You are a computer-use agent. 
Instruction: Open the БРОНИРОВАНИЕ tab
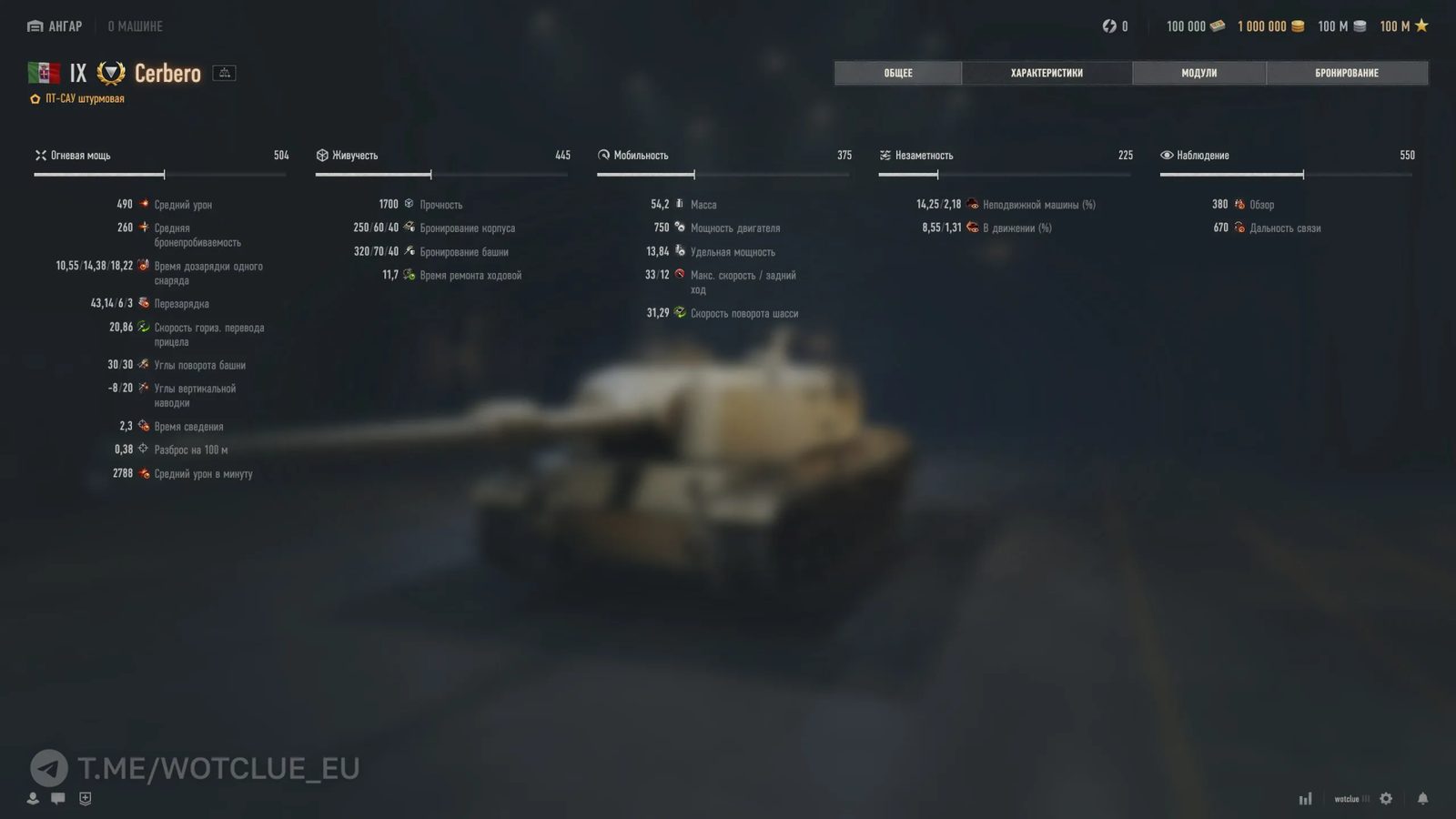1348,73
